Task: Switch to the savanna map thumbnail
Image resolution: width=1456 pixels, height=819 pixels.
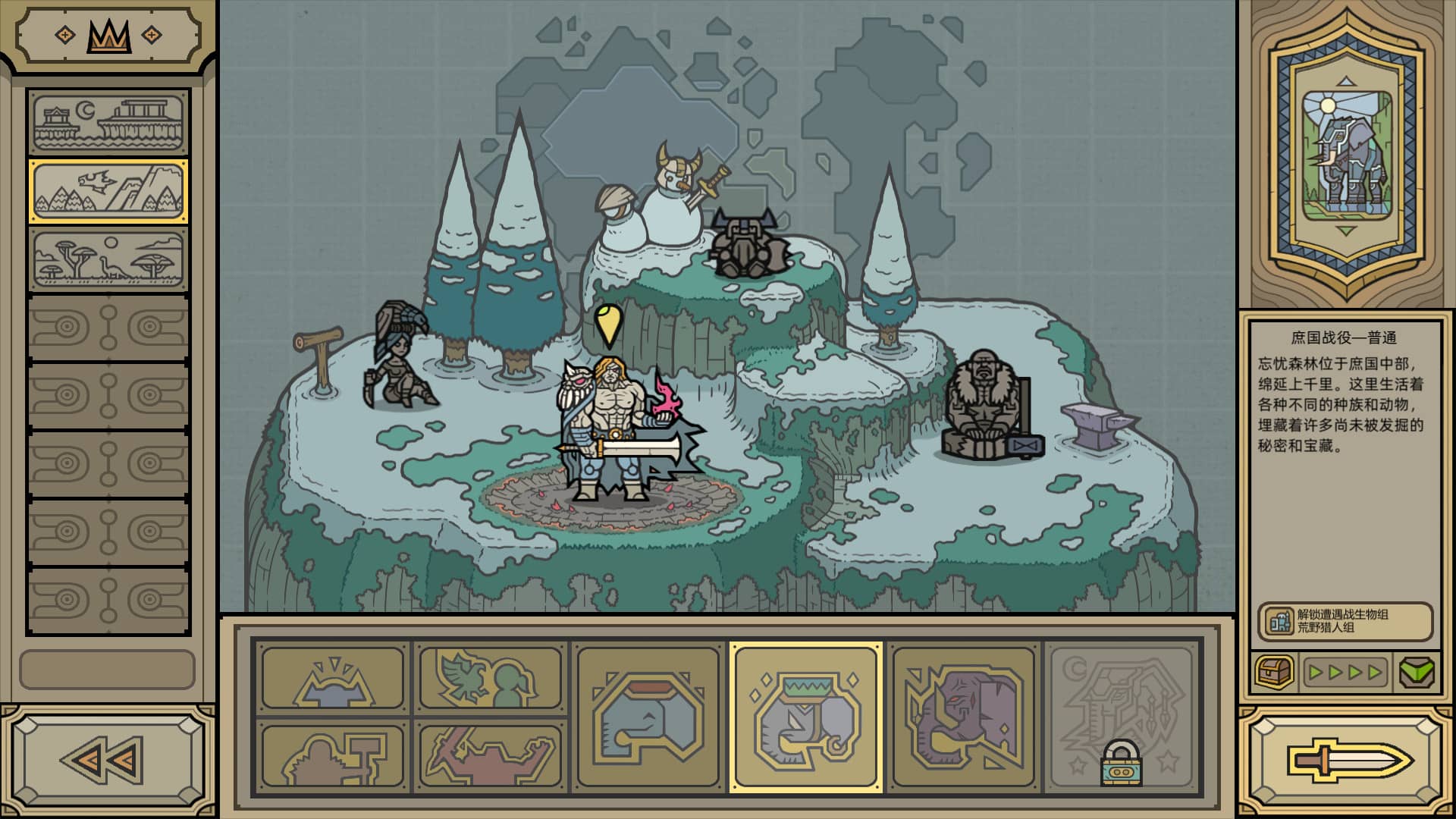Action: (x=108, y=259)
